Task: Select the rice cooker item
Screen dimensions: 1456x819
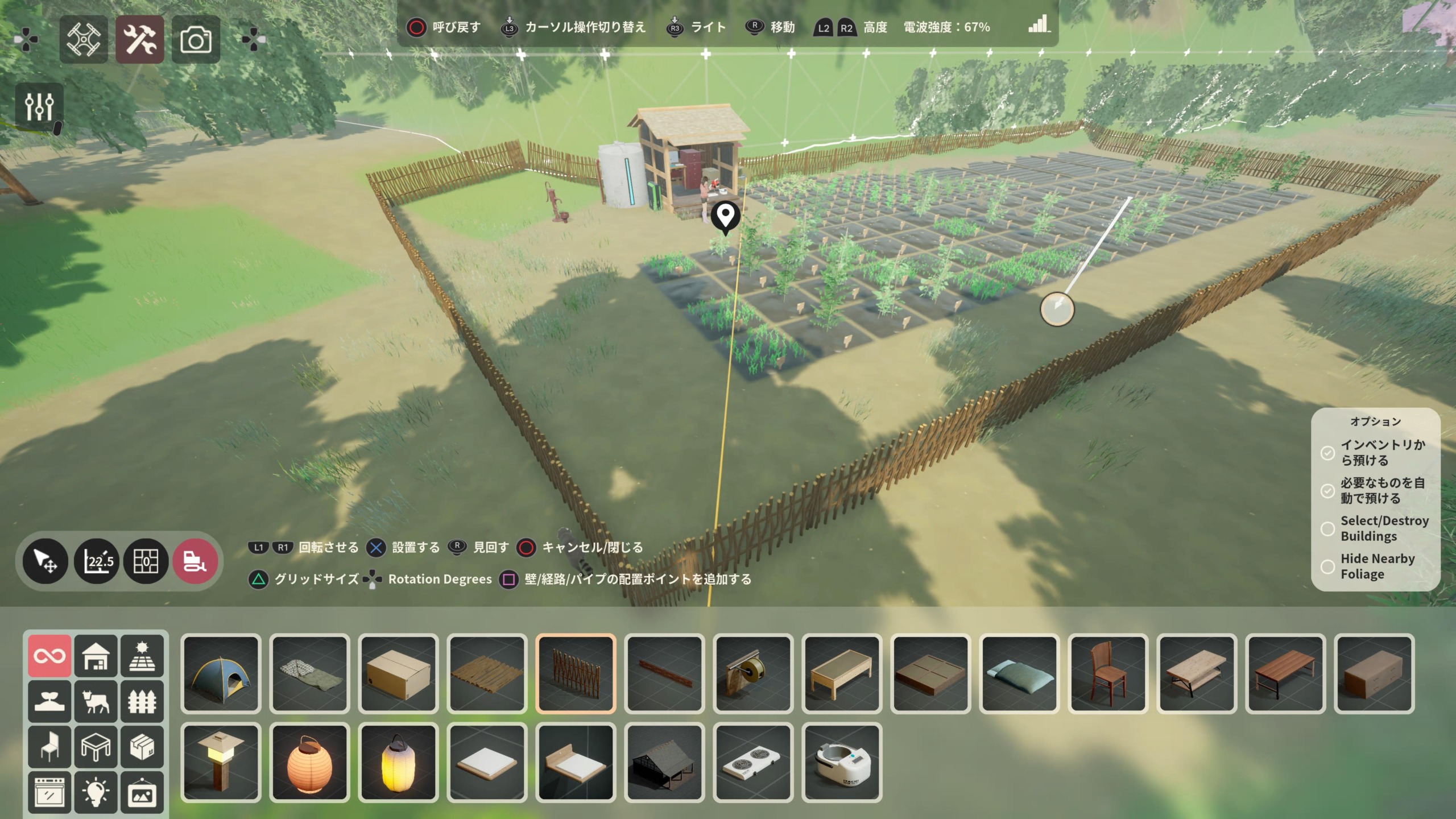Action: point(842,763)
